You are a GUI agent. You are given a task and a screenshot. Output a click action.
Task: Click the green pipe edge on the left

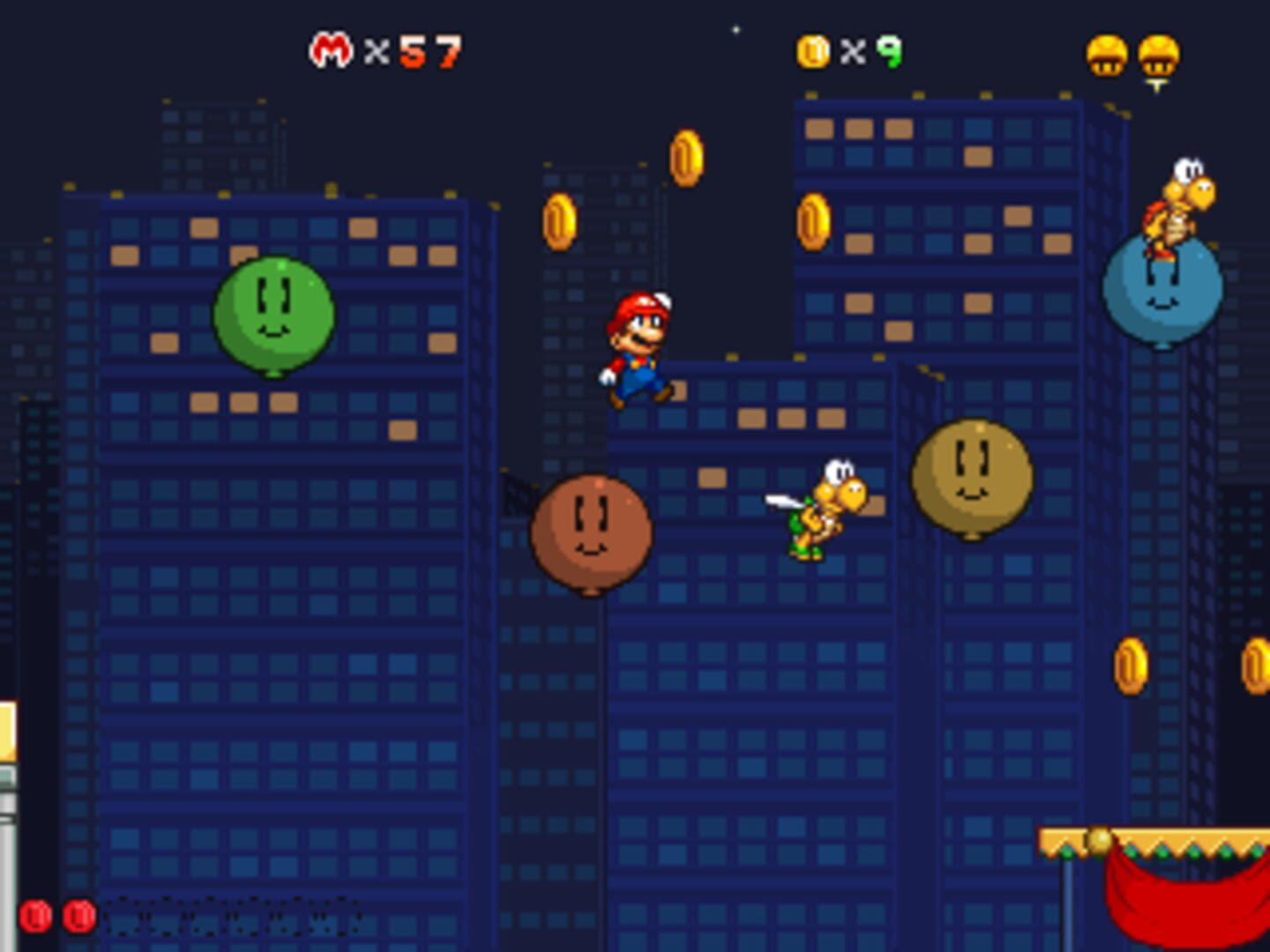coord(7,811)
